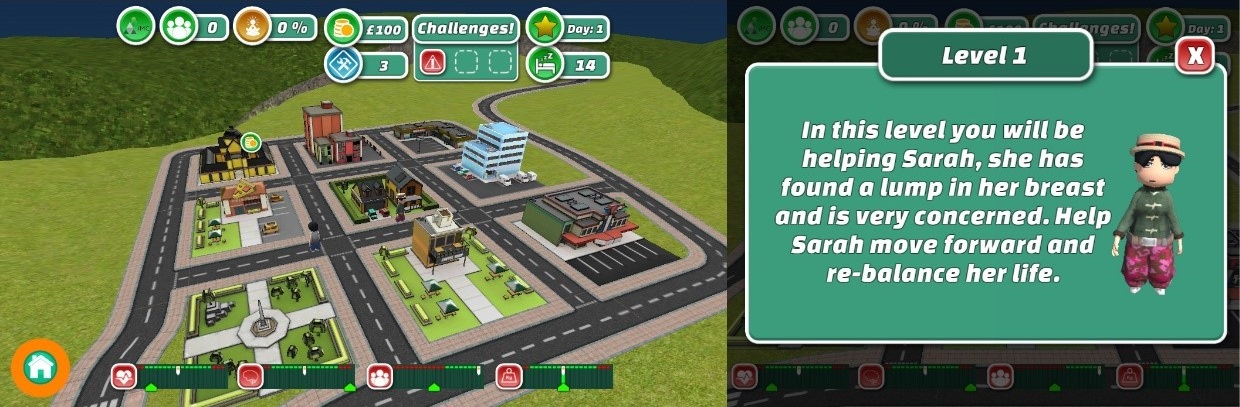Image resolution: width=1240 pixels, height=407 pixels.
Task: Tap the gold coins money icon
Action: 344,27
